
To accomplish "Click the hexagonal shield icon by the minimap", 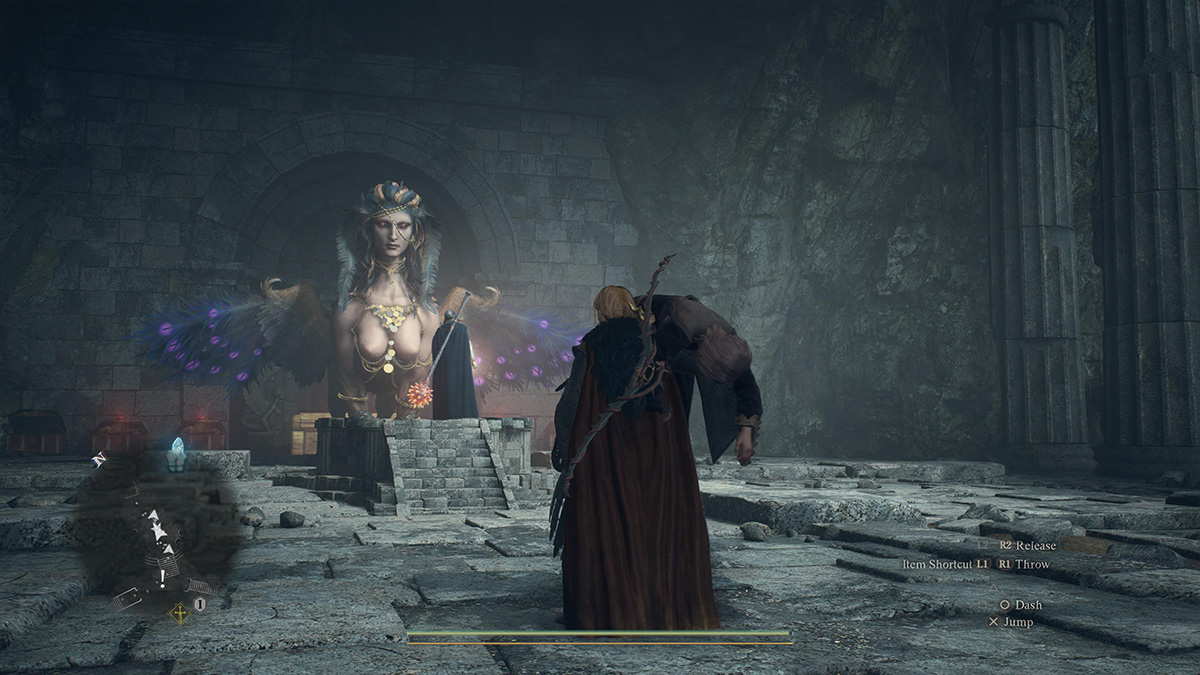I will [x=200, y=605].
